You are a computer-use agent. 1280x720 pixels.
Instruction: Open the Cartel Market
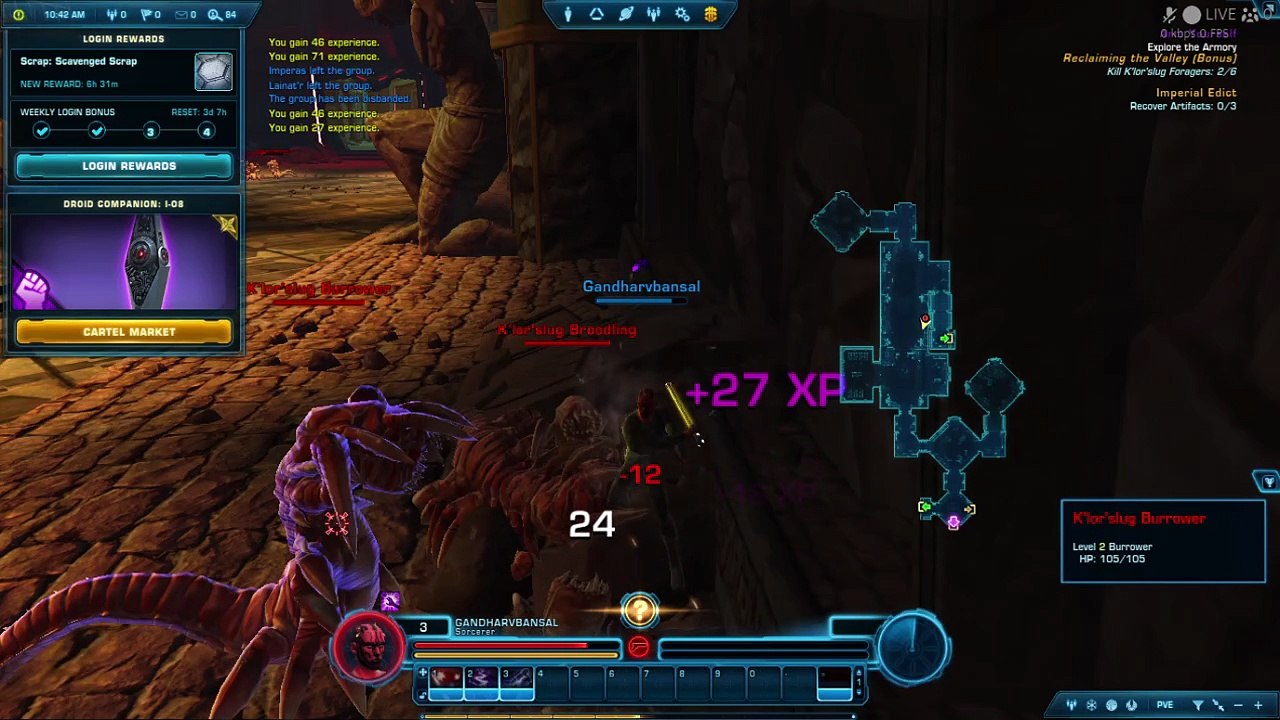pyautogui.click(x=124, y=332)
